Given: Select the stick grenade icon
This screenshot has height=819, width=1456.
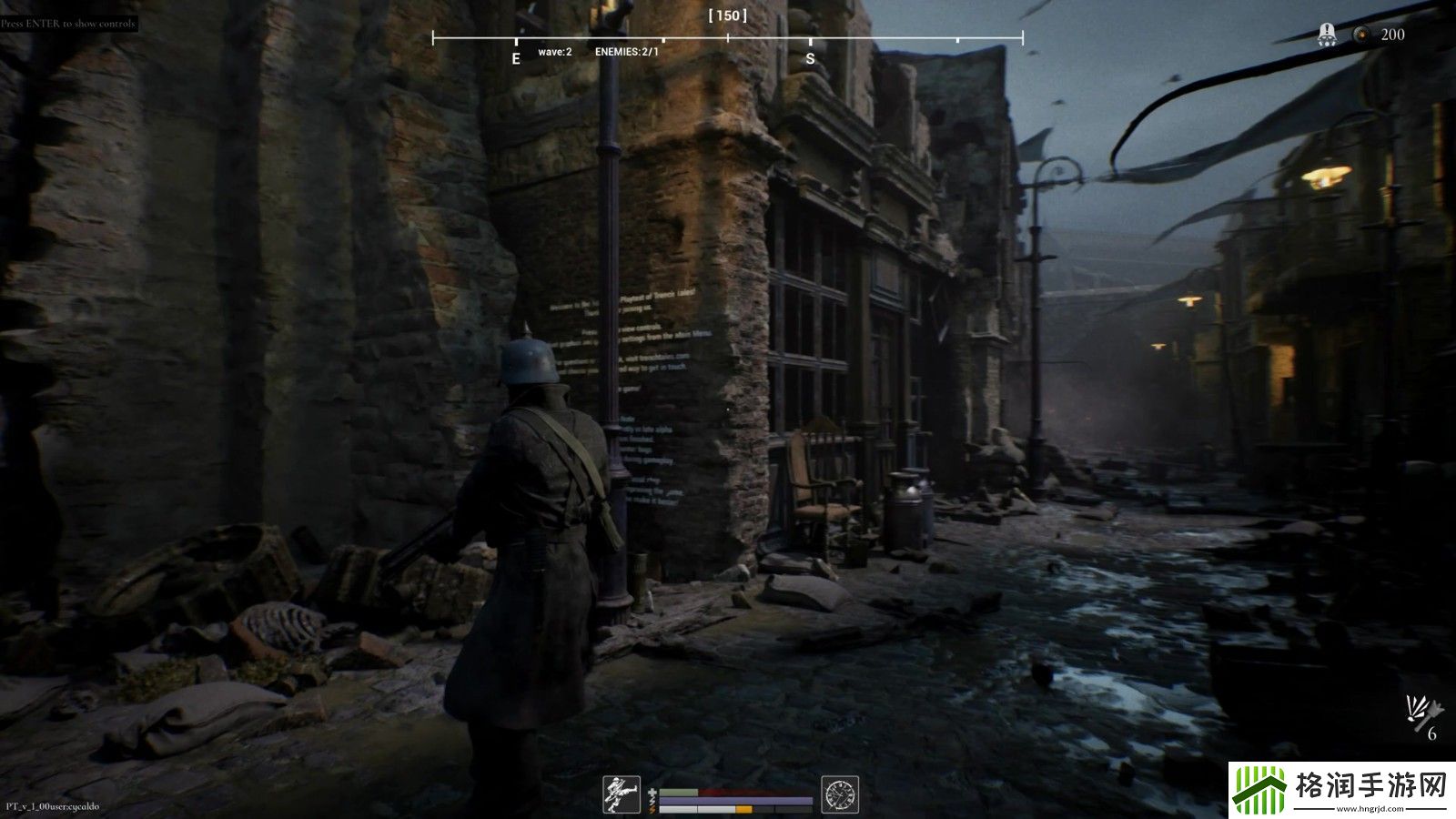Looking at the screenshot, I should click(x=1424, y=708).
